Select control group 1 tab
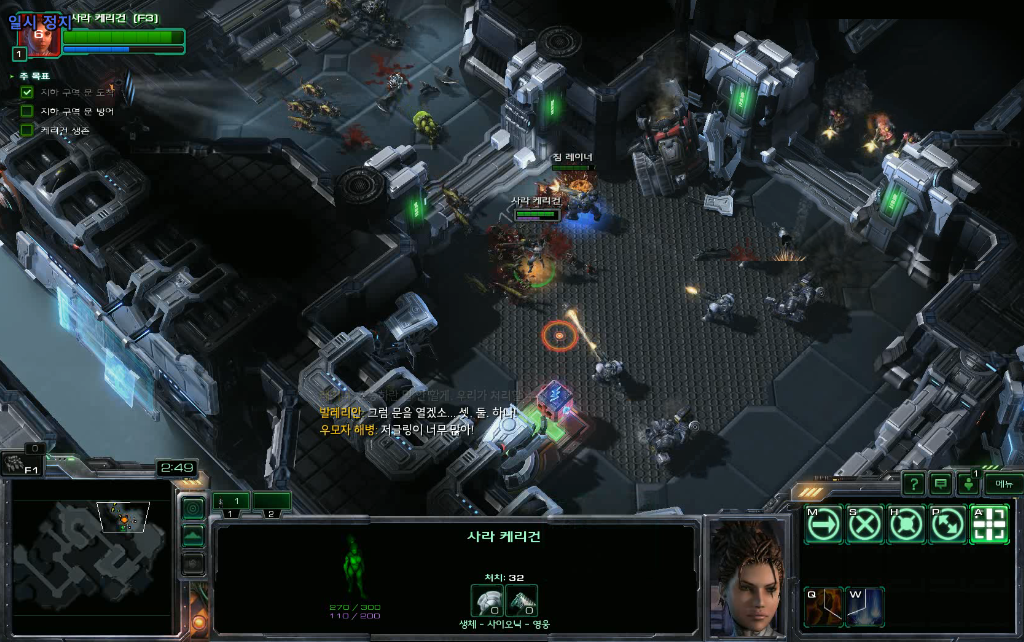The width and height of the screenshot is (1024, 642). tap(229, 501)
